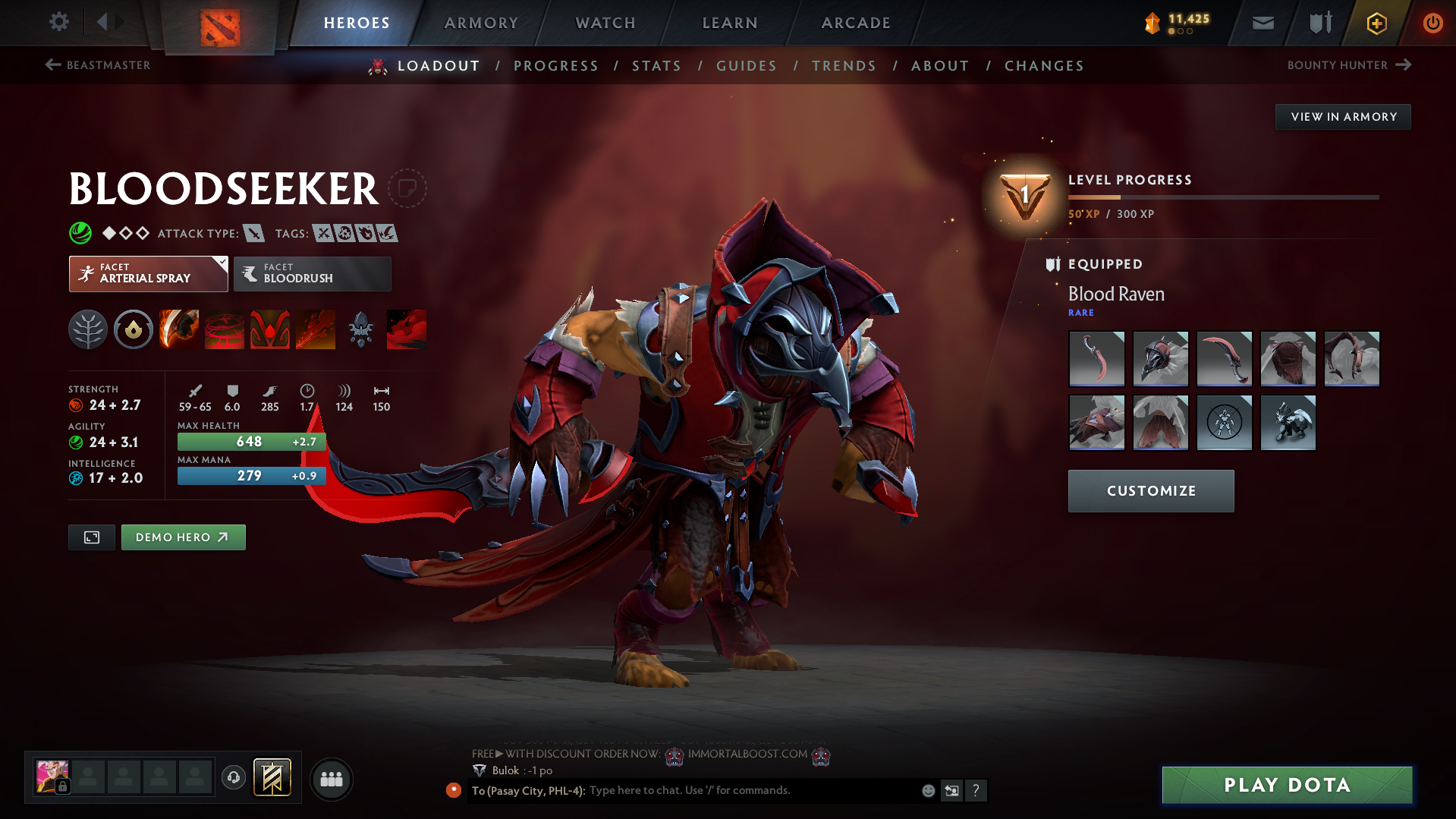Switch to the Stats tab

(656, 66)
